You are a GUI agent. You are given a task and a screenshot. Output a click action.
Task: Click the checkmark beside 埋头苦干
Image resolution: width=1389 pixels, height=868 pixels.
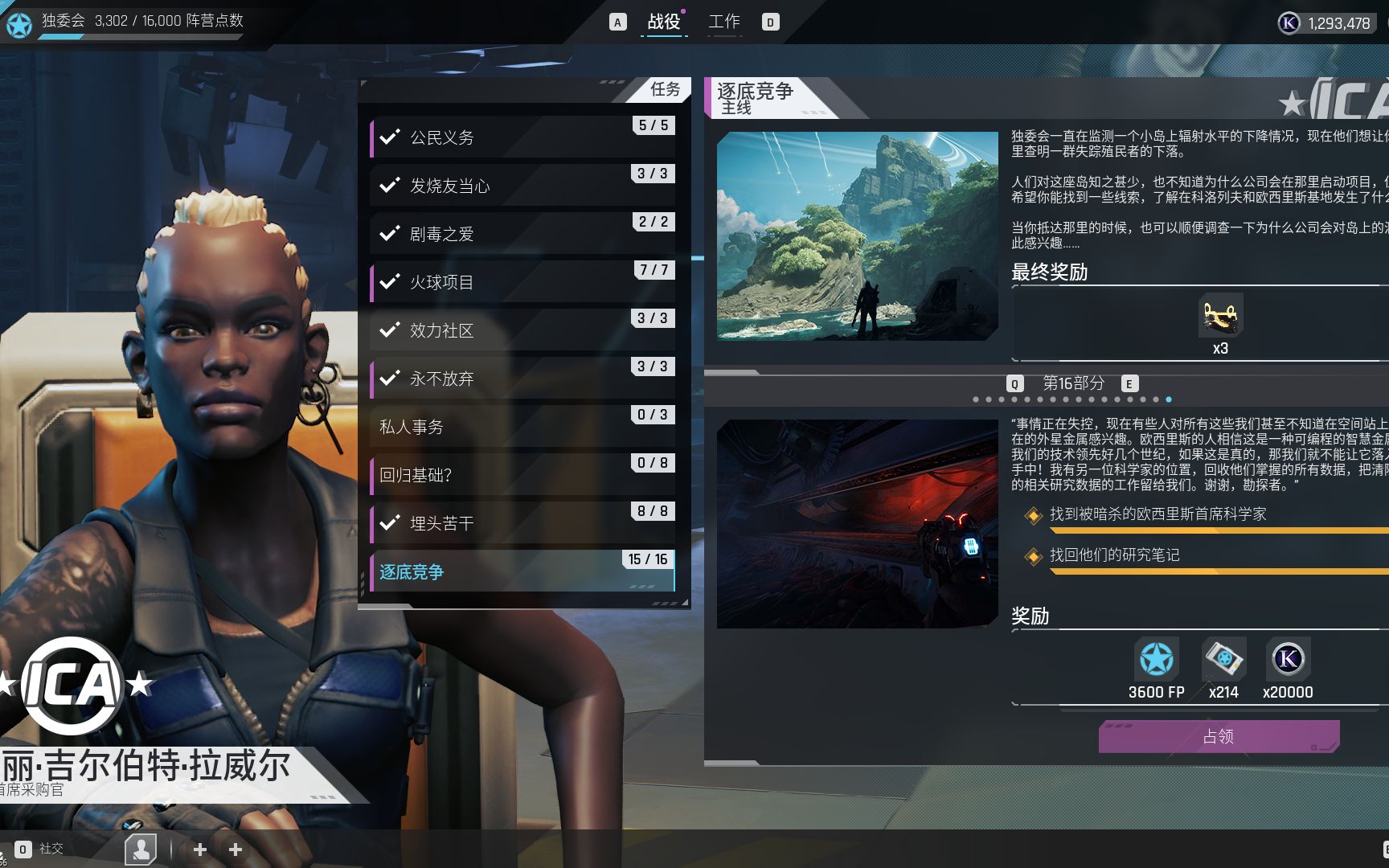point(391,522)
